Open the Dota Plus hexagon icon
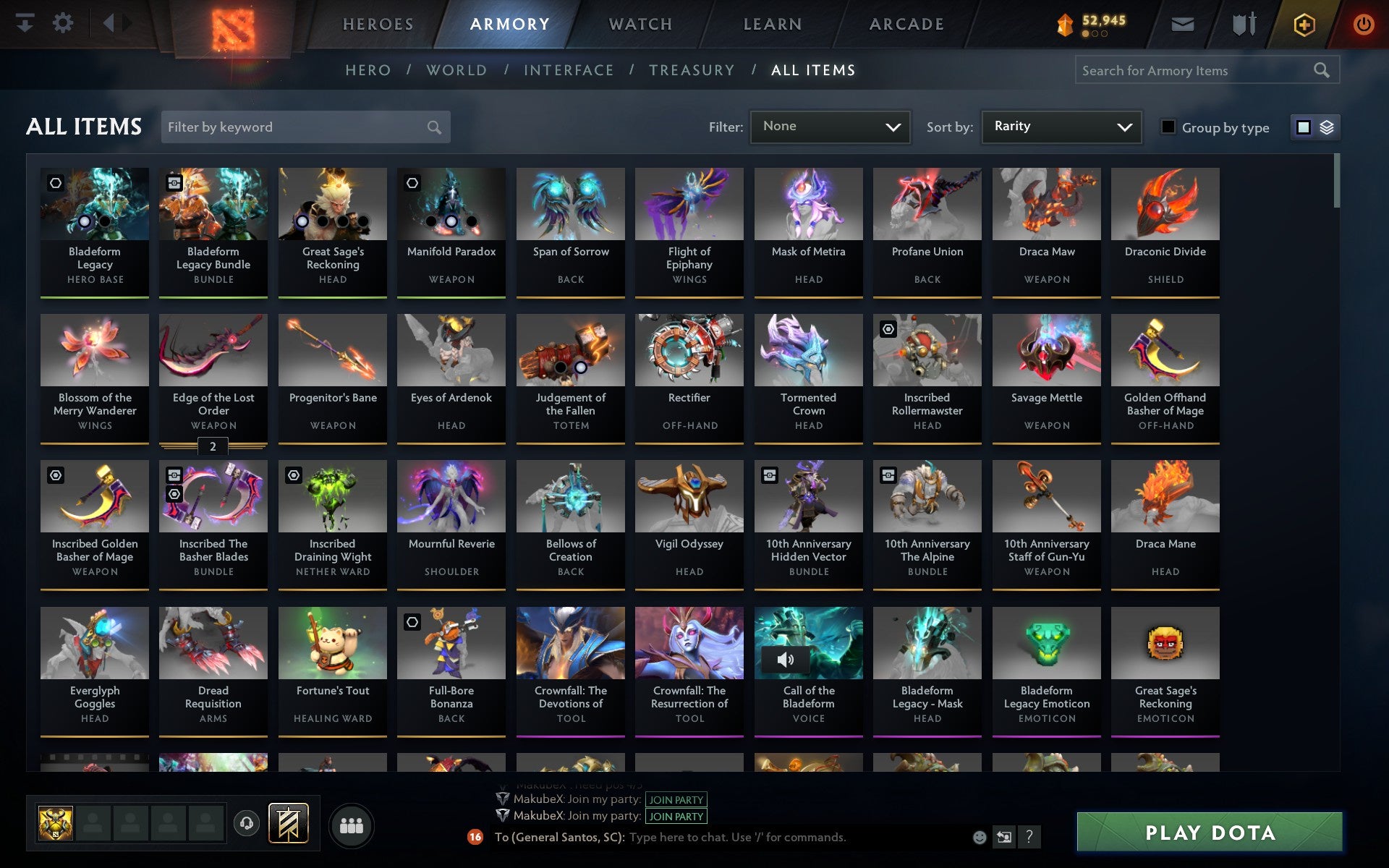The image size is (1389, 868). pyautogui.click(x=1303, y=23)
